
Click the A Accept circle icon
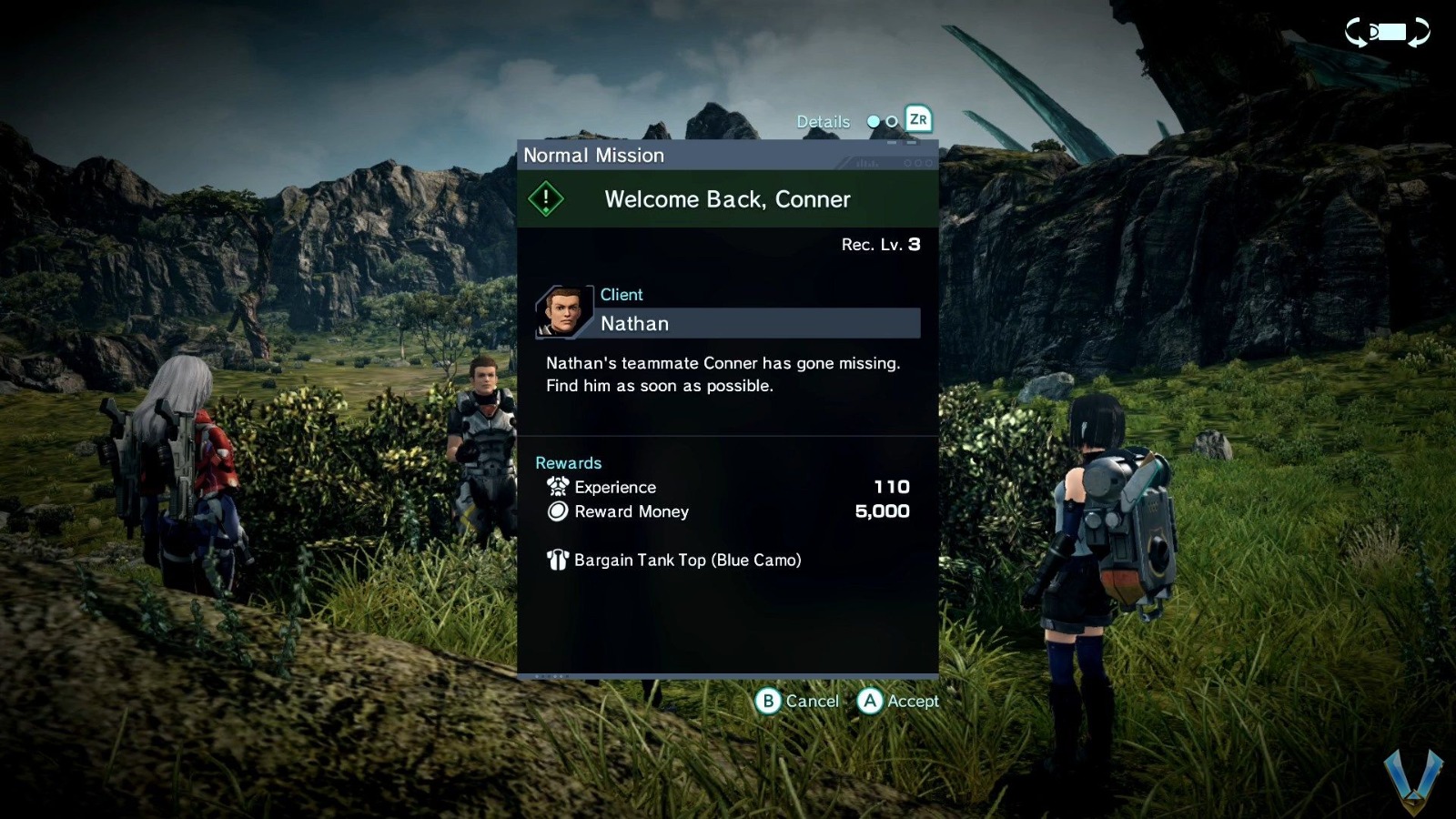point(869,702)
